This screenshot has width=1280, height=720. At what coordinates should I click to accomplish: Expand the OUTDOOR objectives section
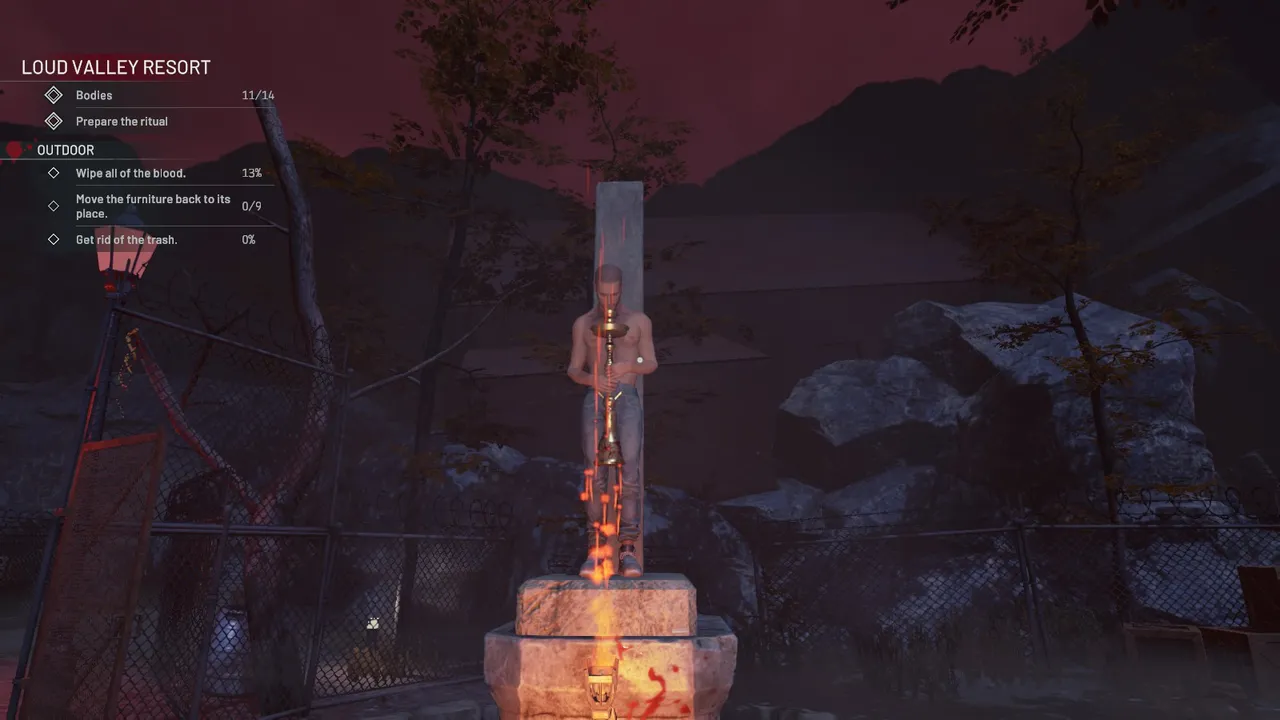coord(66,150)
